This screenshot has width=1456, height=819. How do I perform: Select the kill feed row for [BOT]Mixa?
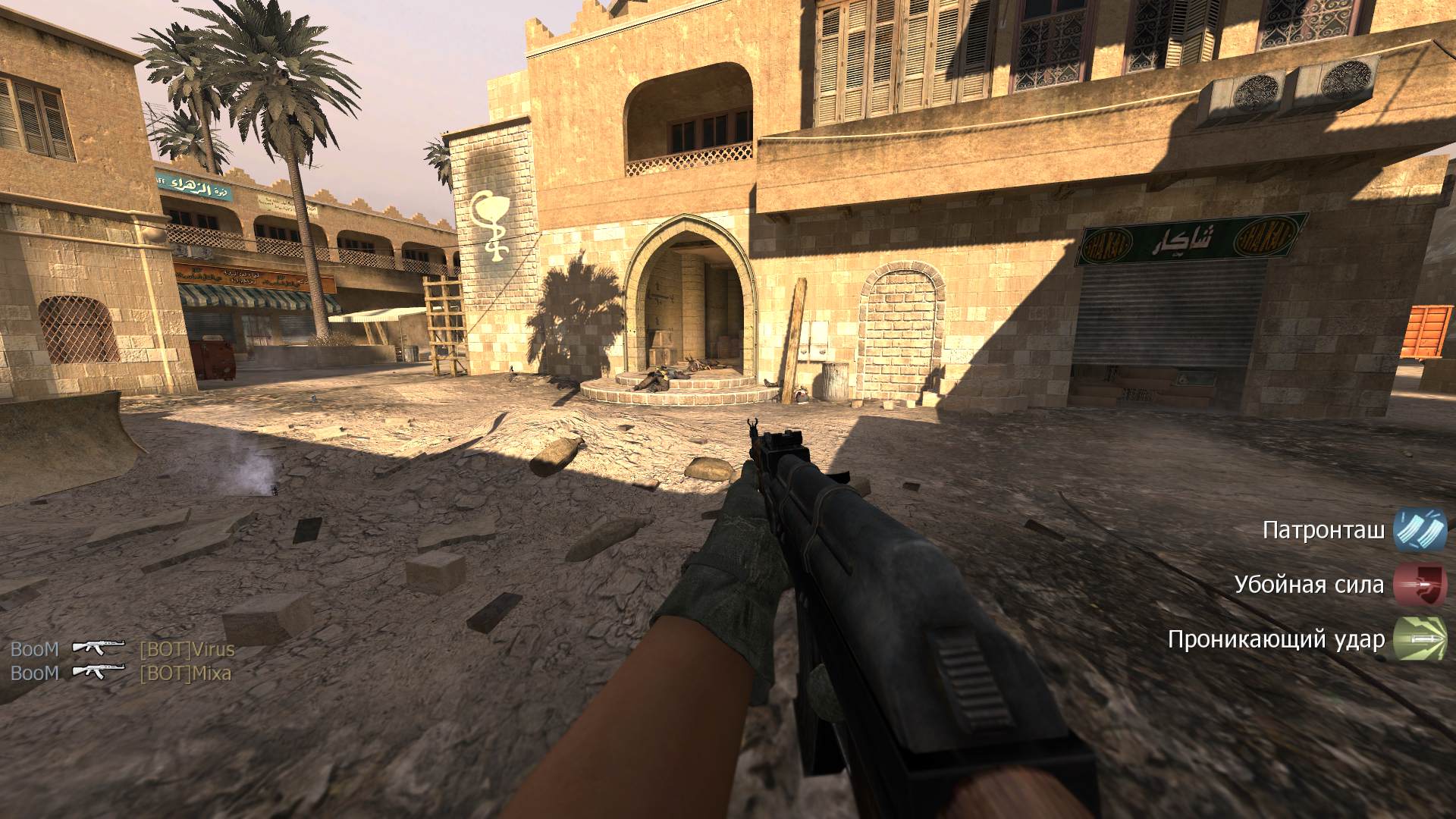[121, 673]
